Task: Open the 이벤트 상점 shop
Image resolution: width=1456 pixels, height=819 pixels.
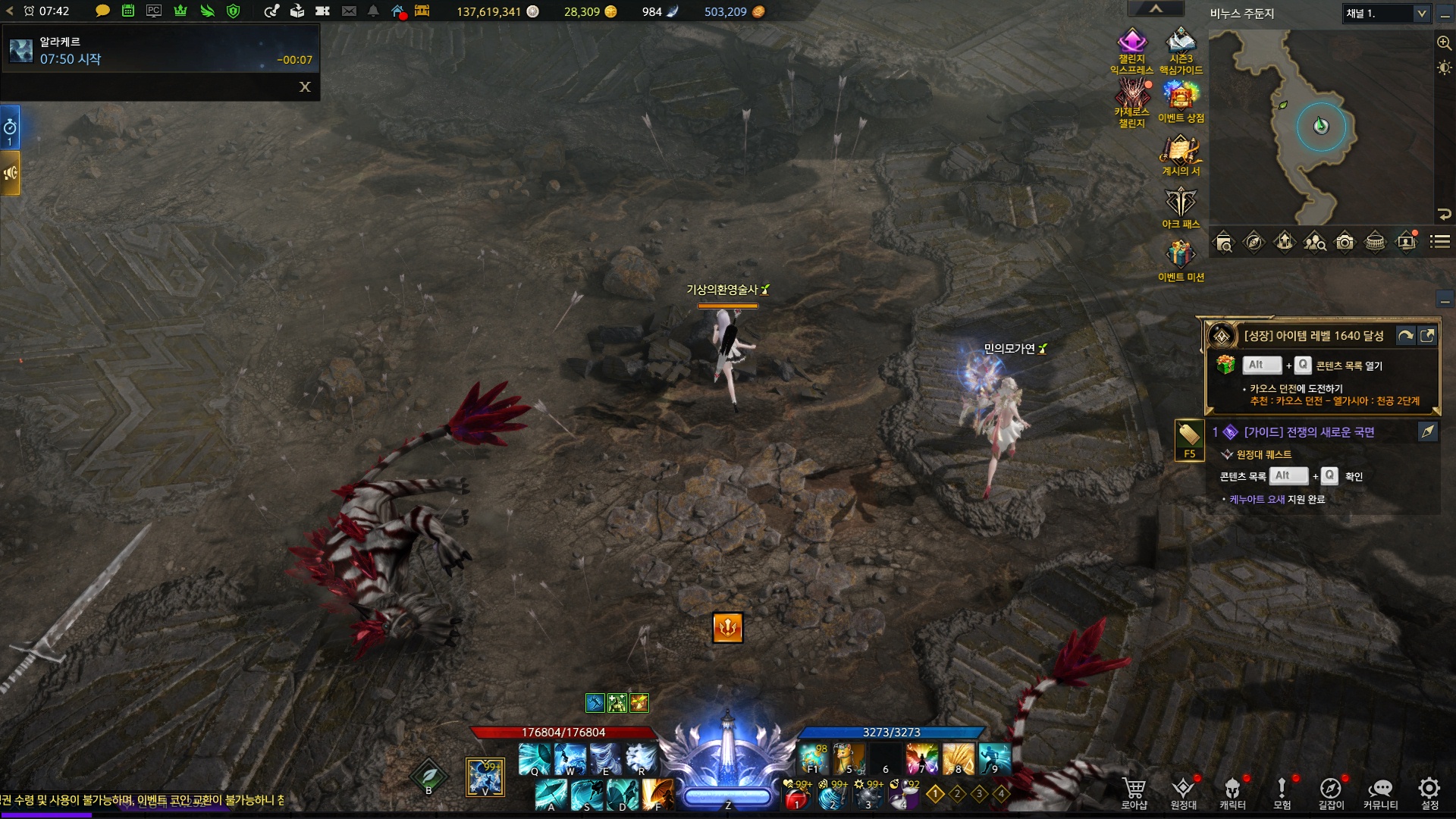Action: point(1181,98)
